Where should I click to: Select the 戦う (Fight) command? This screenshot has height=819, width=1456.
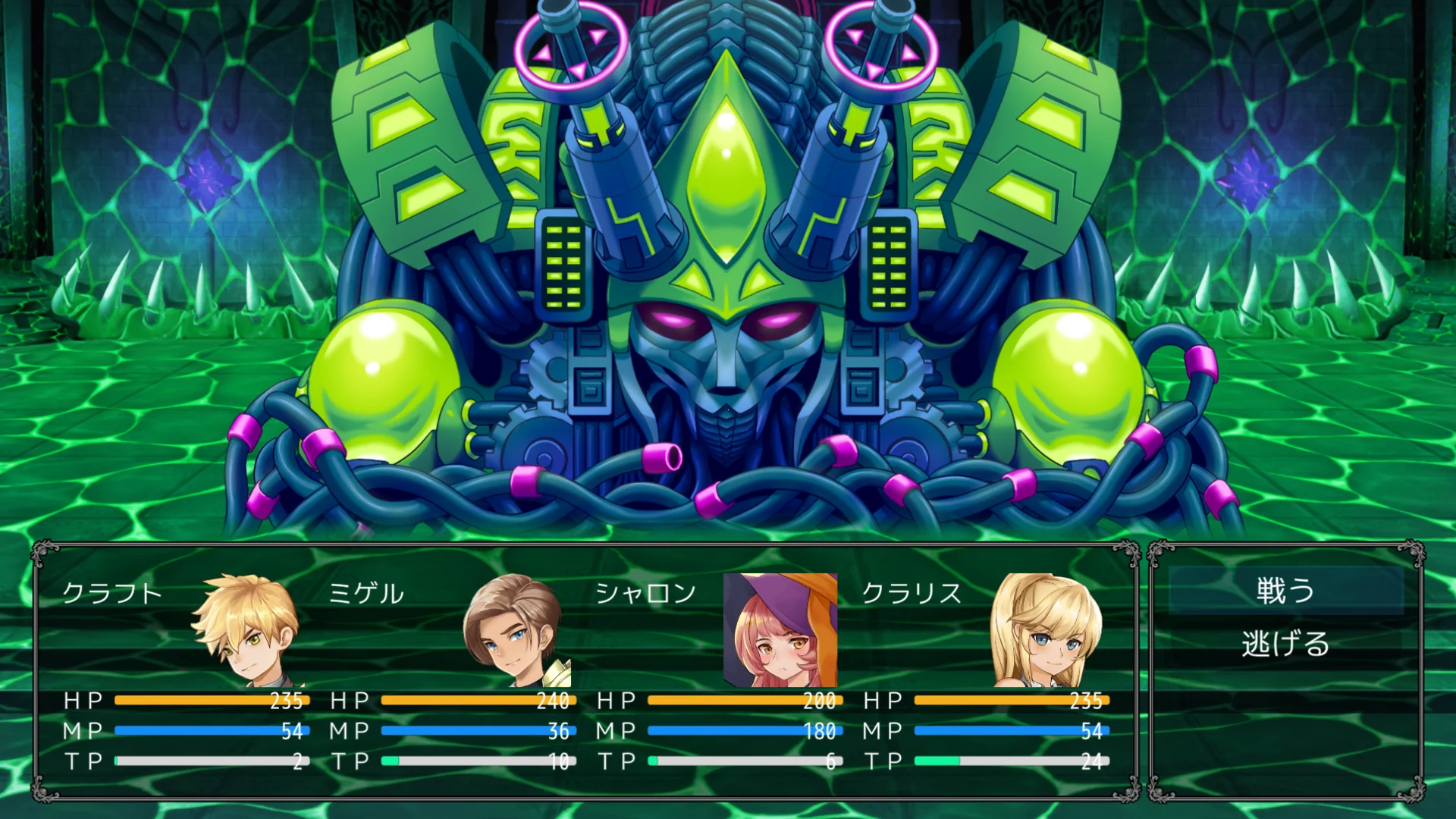click(1285, 591)
